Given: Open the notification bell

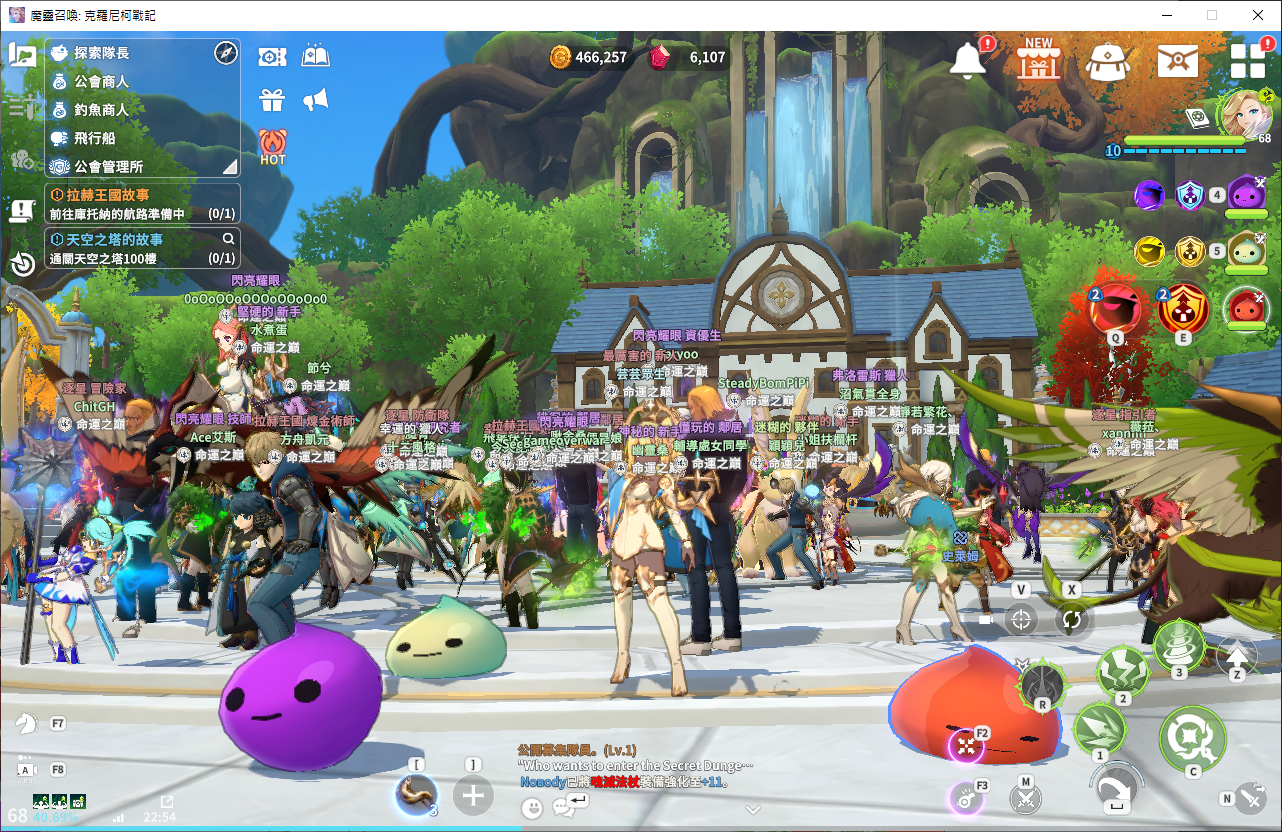Looking at the screenshot, I should pyautogui.click(x=968, y=59).
